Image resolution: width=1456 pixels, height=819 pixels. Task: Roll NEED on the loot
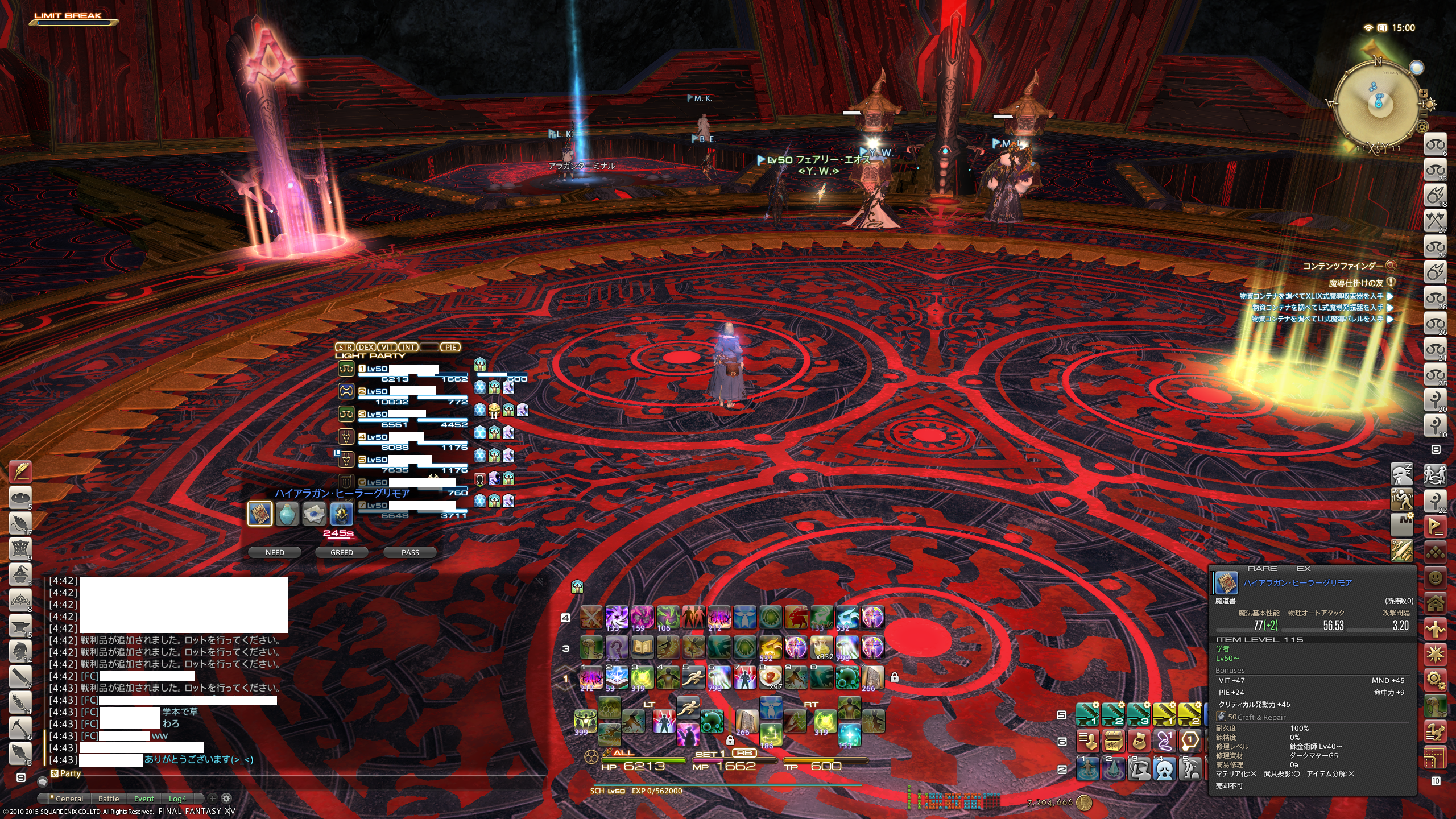pos(275,552)
